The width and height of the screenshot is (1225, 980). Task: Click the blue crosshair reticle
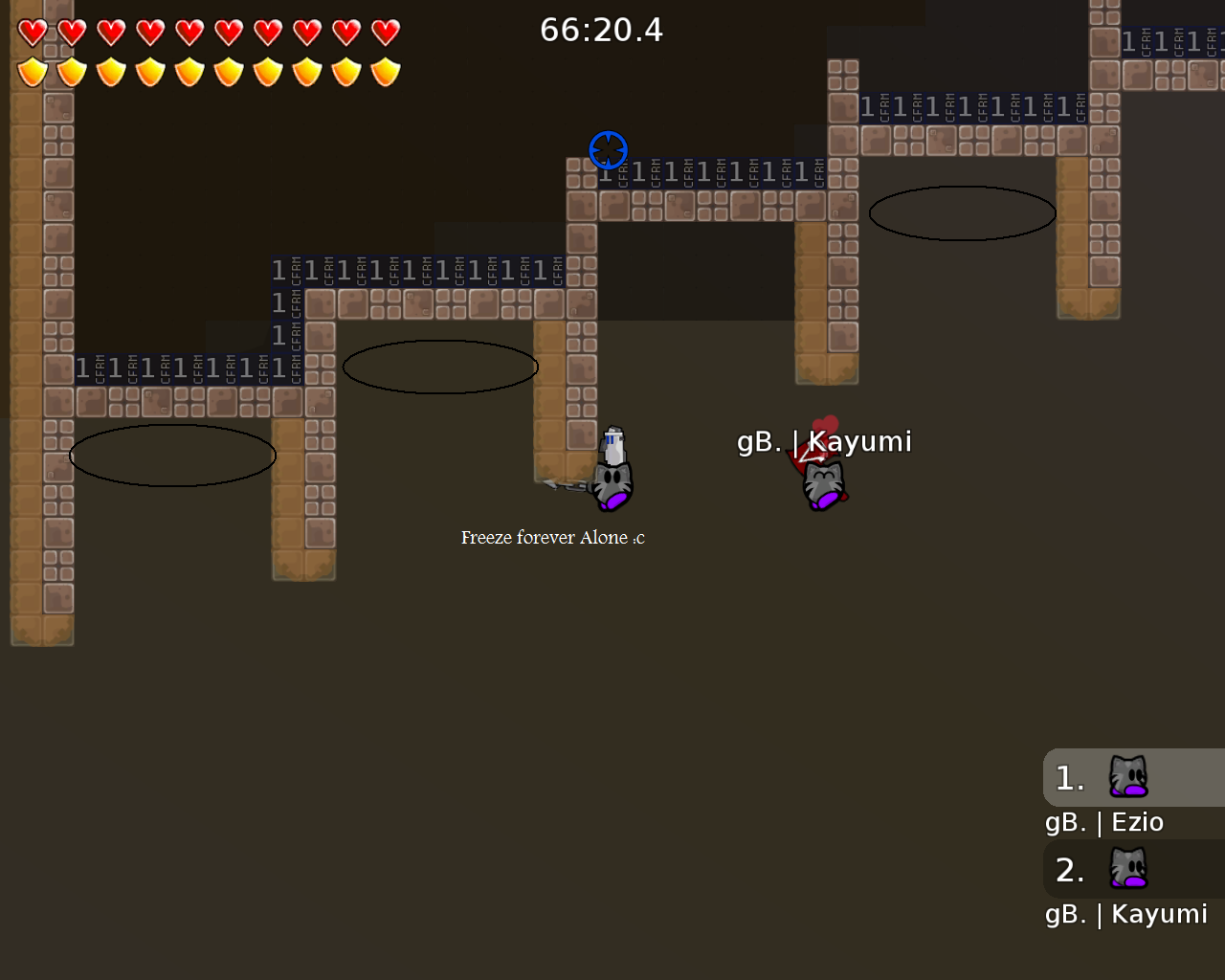tap(608, 150)
